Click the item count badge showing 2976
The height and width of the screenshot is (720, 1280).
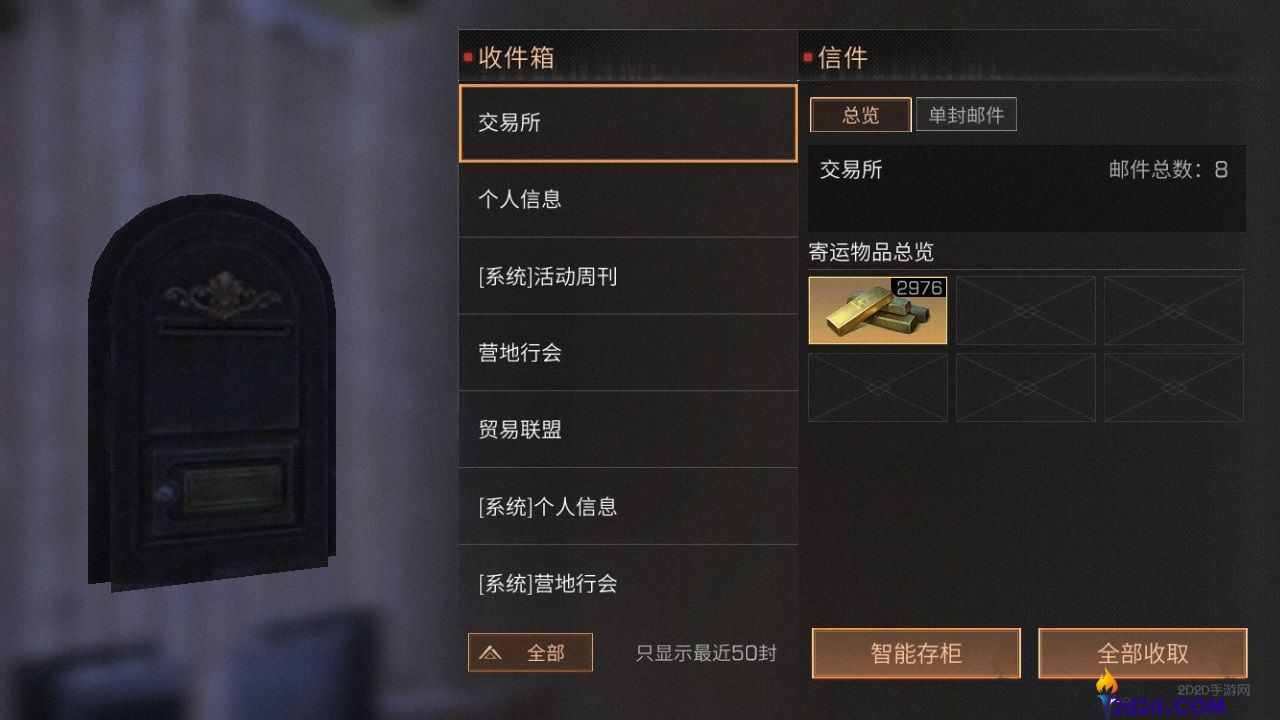coord(917,288)
